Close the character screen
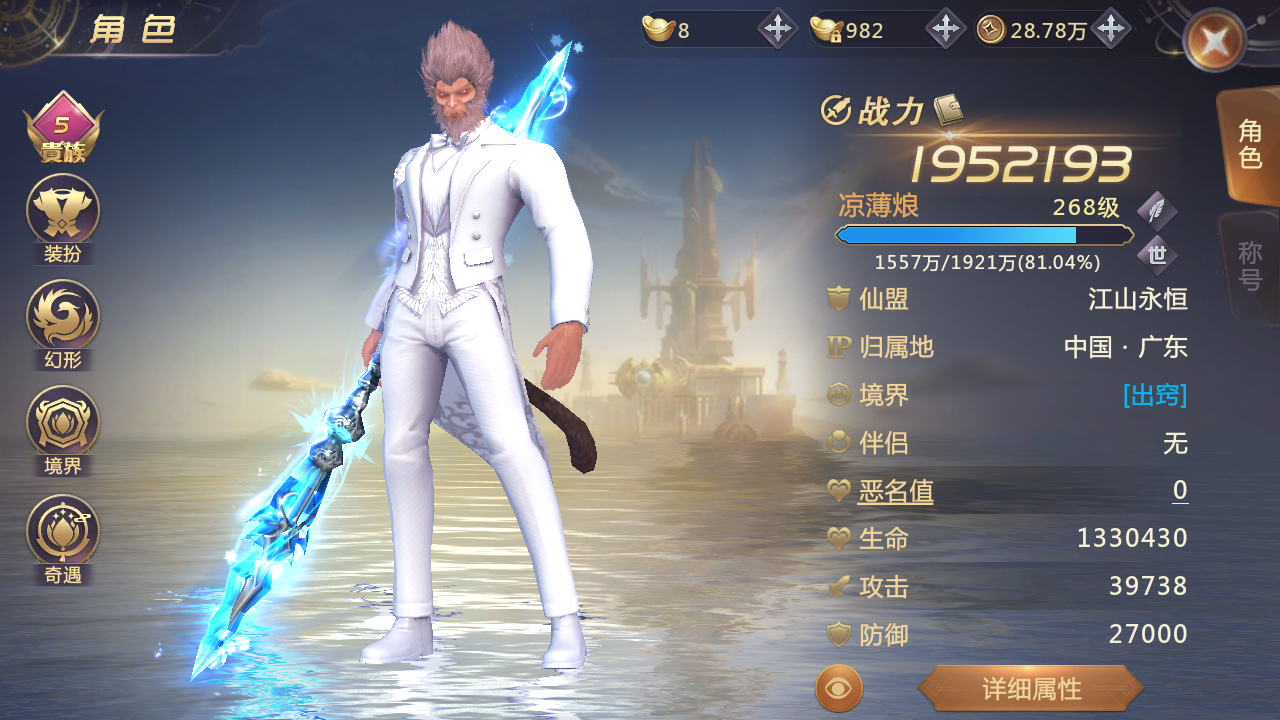Viewport: 1280px width, 720px height. 1213,40
